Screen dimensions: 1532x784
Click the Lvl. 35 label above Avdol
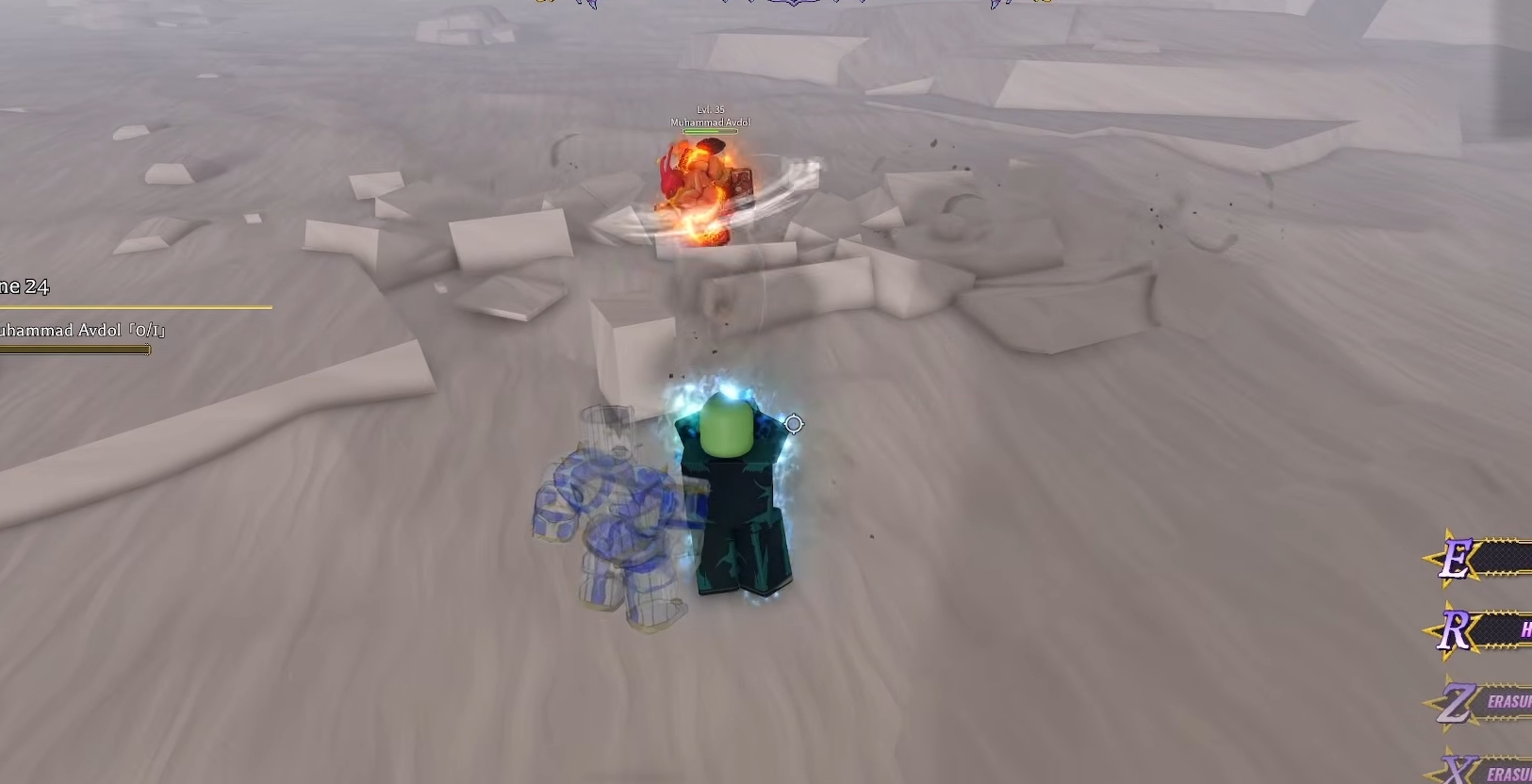click(710, 110)
